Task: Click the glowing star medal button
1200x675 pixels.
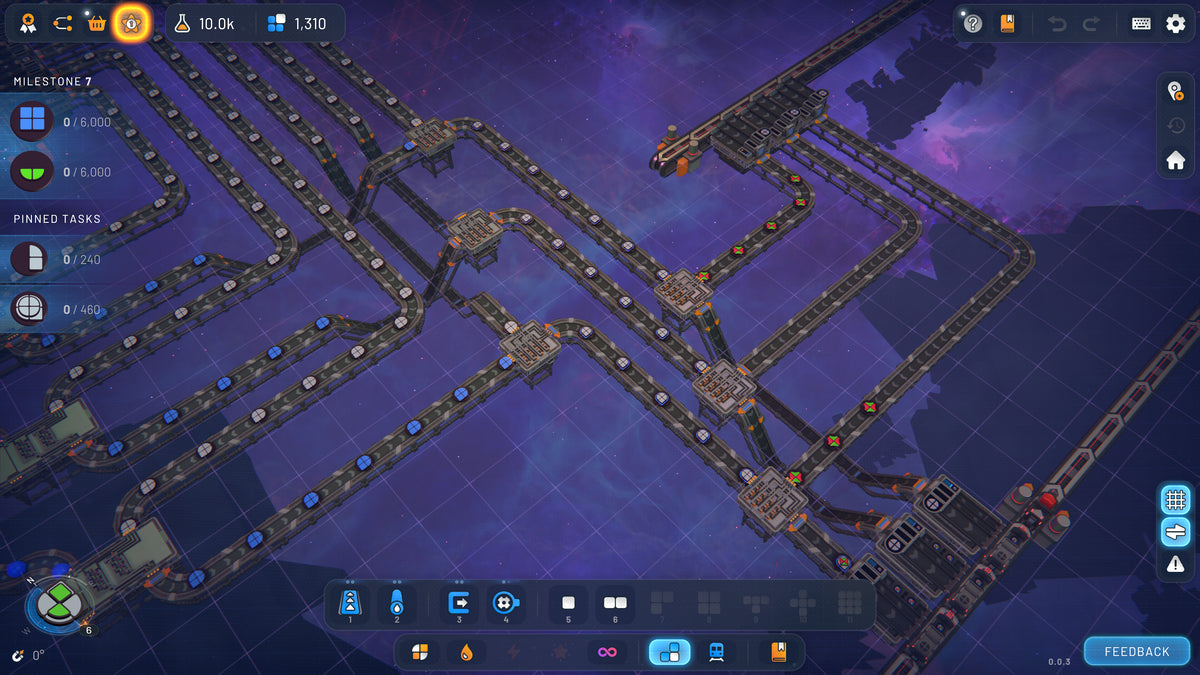Action: pyautogui.click(x=131, y=23)
